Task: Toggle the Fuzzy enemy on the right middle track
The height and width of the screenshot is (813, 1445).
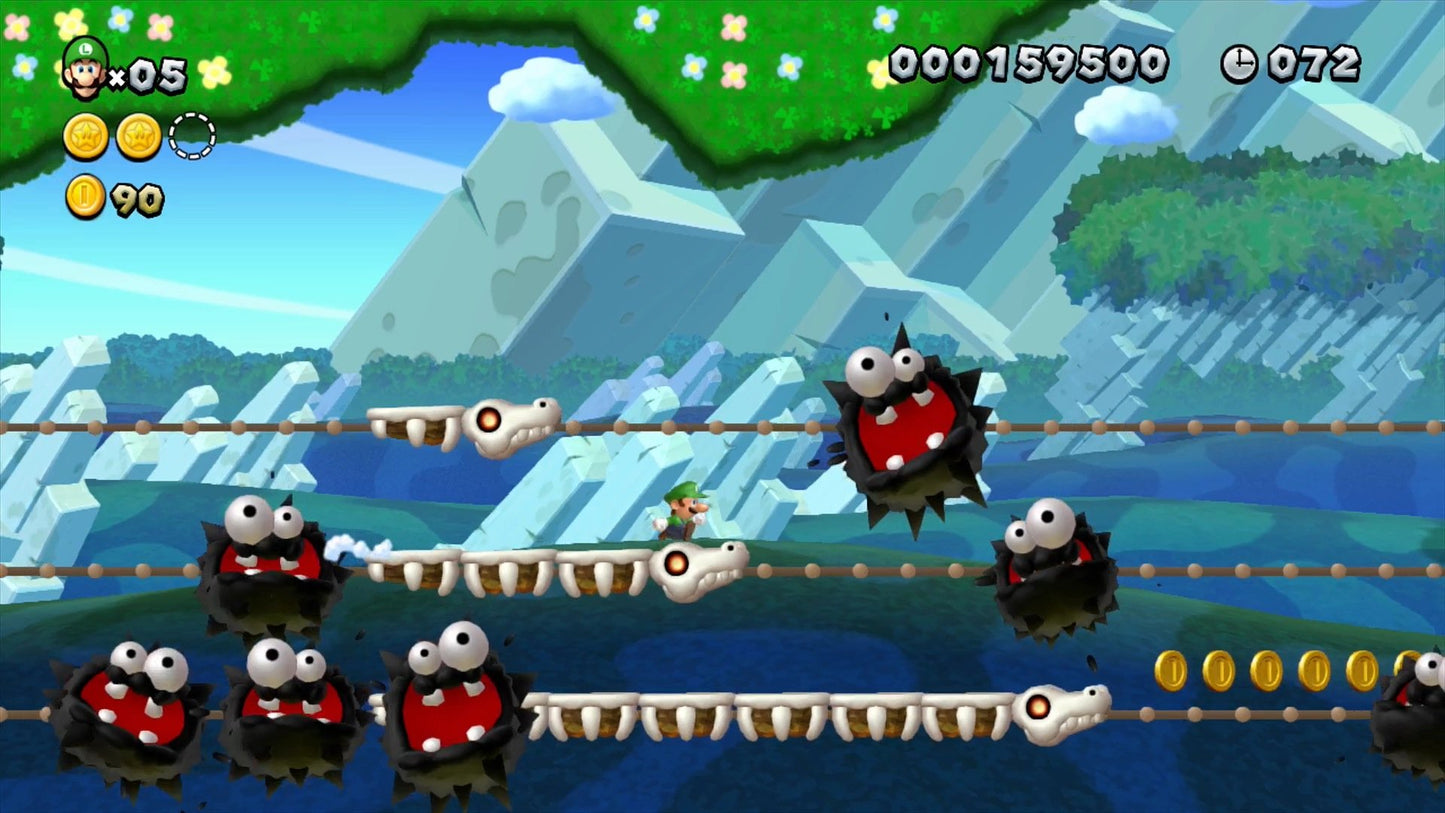Action: pos(1050,575)
